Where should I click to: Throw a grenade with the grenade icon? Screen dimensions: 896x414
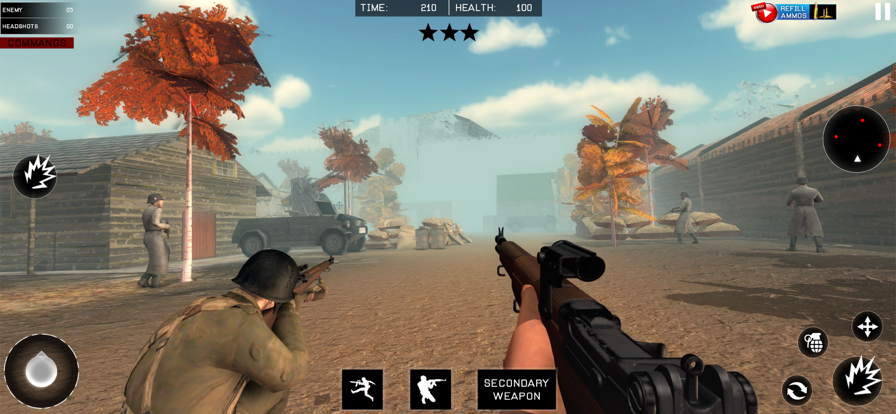(x=813, y=342)
